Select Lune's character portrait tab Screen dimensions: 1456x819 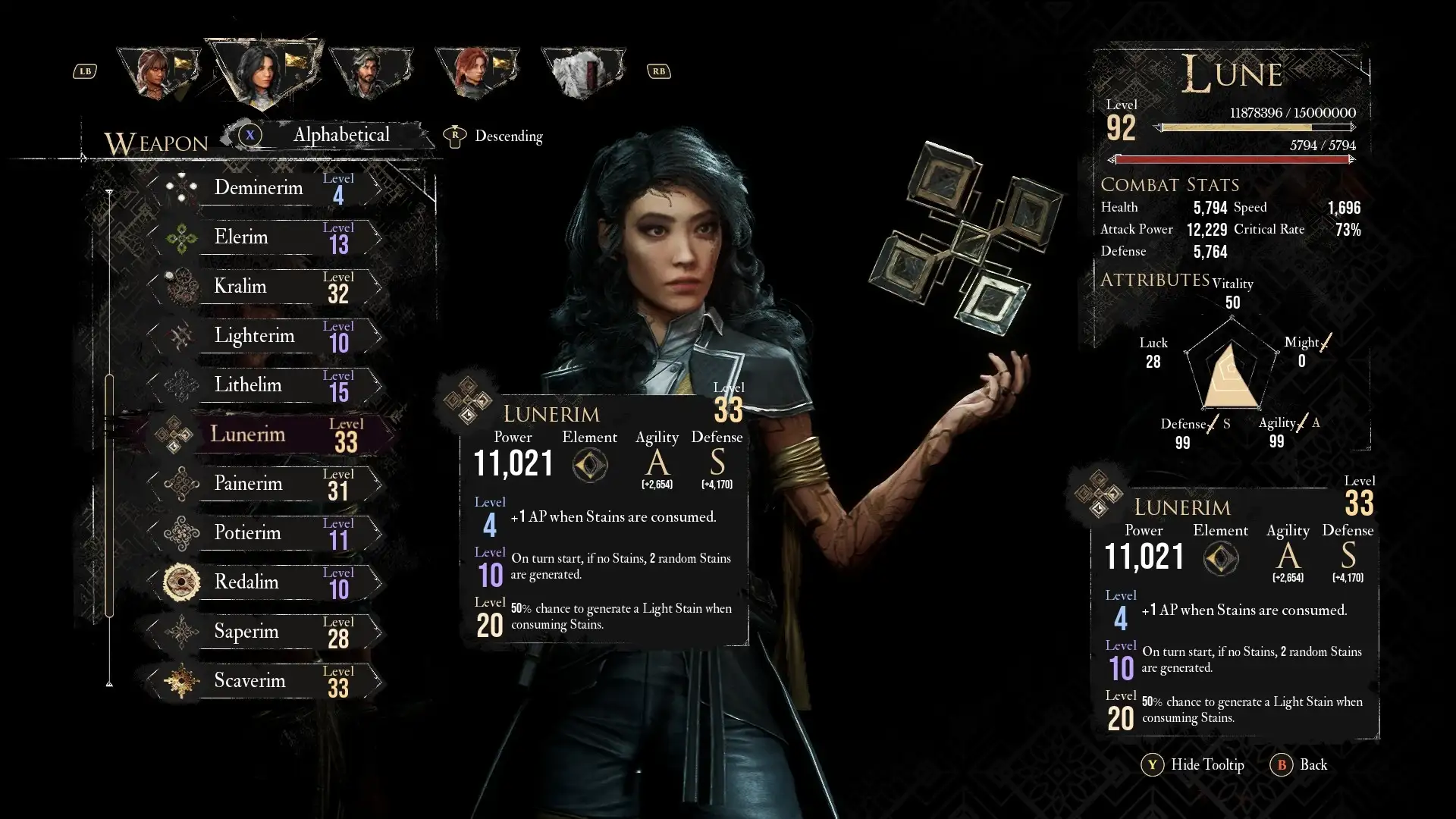point(262,72)
